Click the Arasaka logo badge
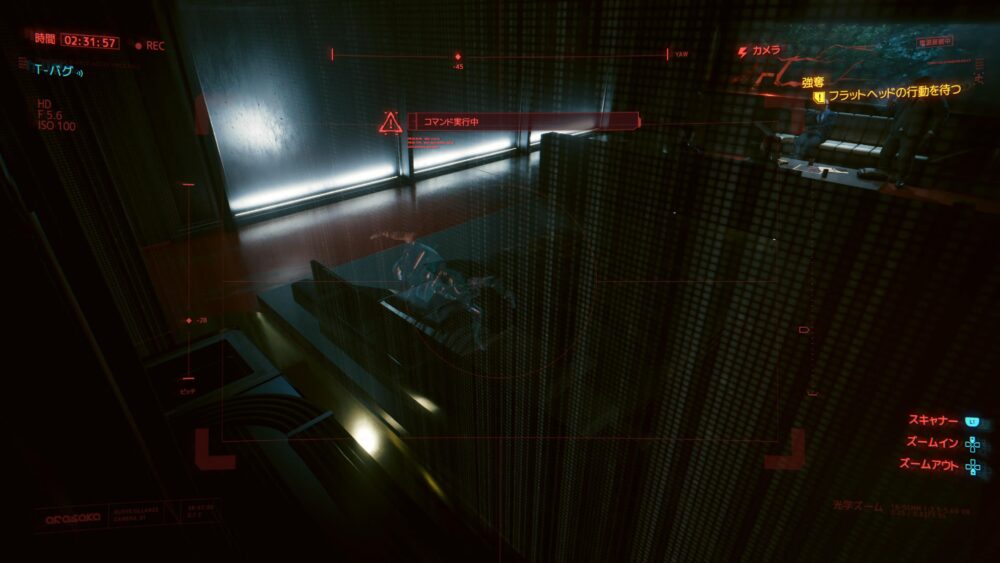Image resolution: width=1000 pixels, height=563 pixels. (69, 518)
